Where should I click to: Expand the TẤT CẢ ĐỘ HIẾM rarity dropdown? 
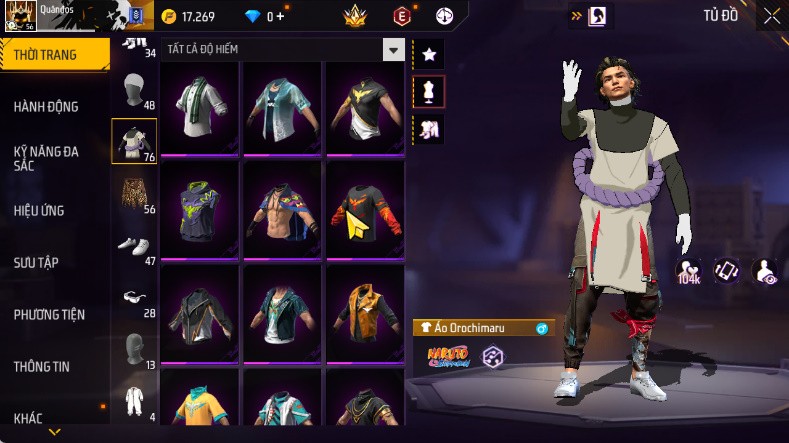(394, 49)
